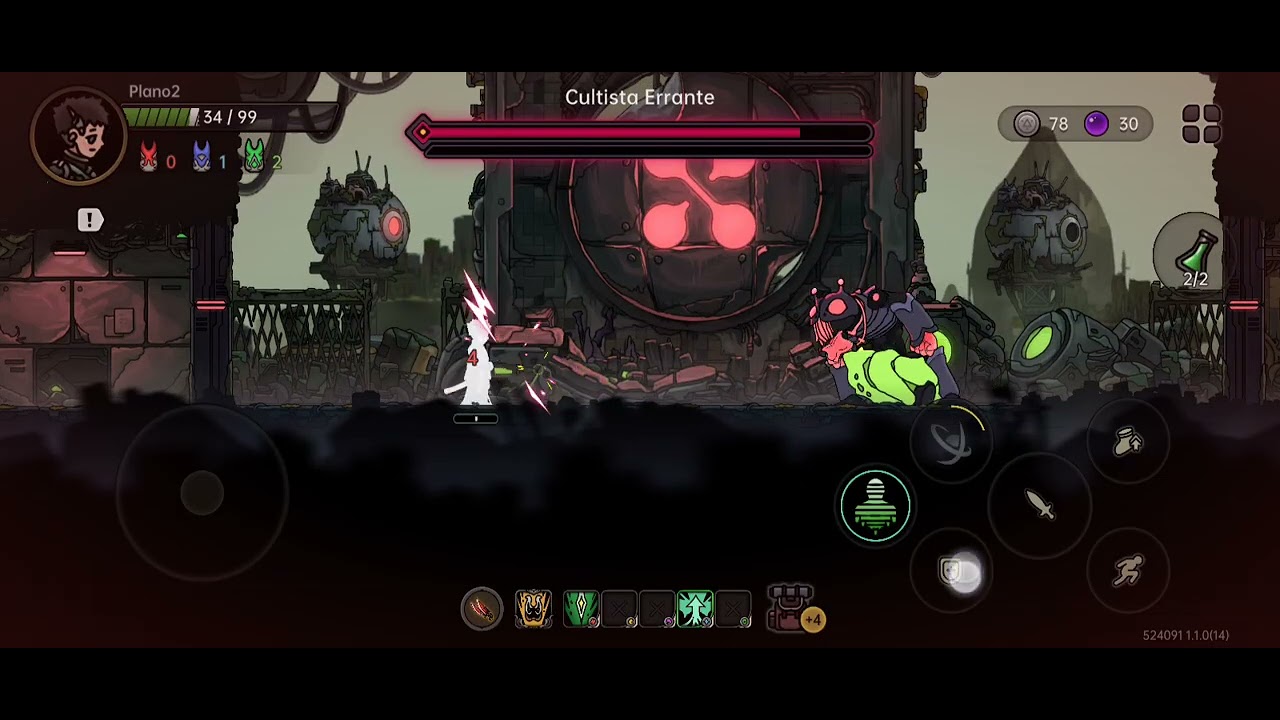Touch the virtual movement joystick

pyautogui.click(x=202, y=493)
